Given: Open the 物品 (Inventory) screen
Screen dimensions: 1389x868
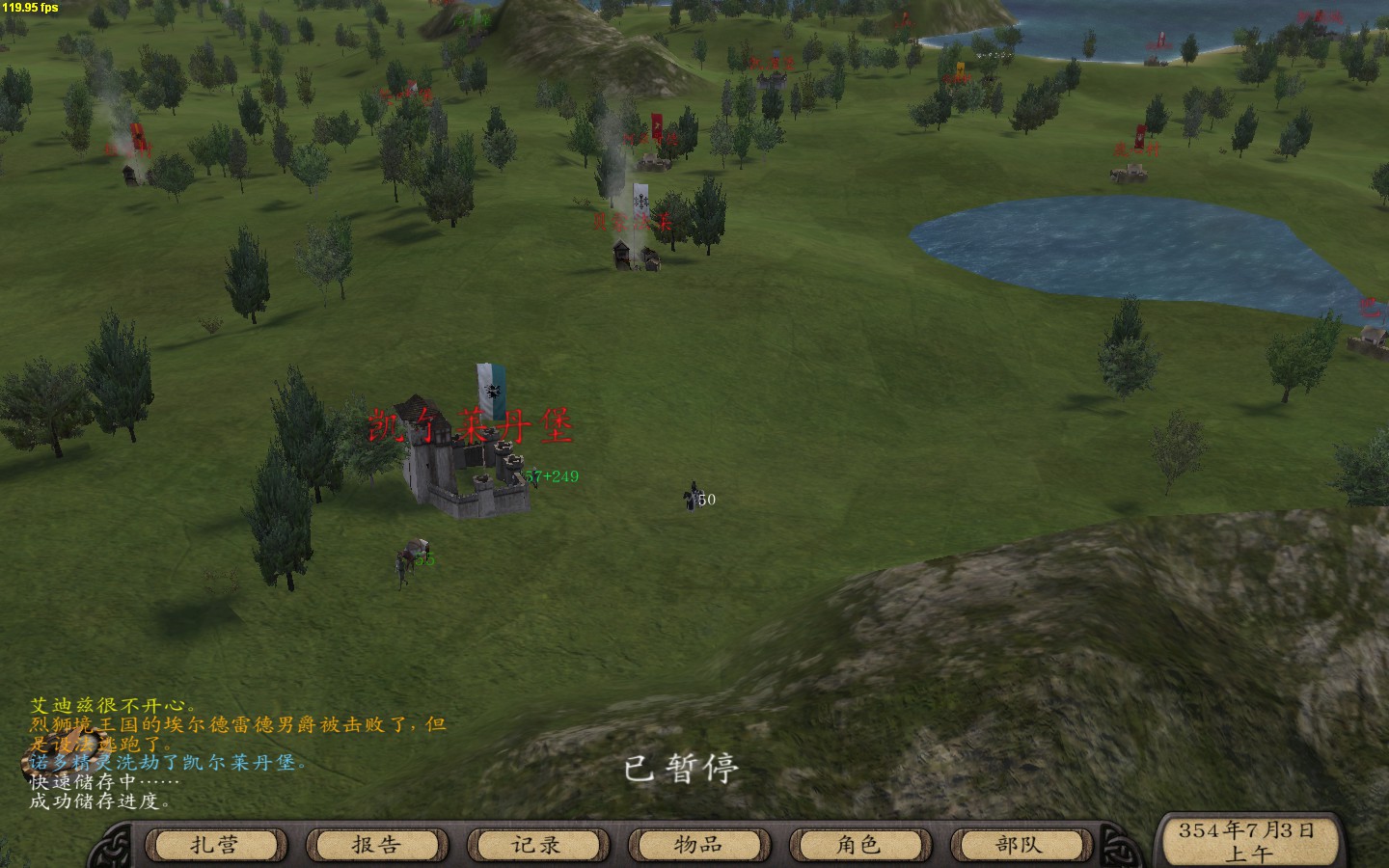Looking at the screenshot, I should click(x=698, y=845).
